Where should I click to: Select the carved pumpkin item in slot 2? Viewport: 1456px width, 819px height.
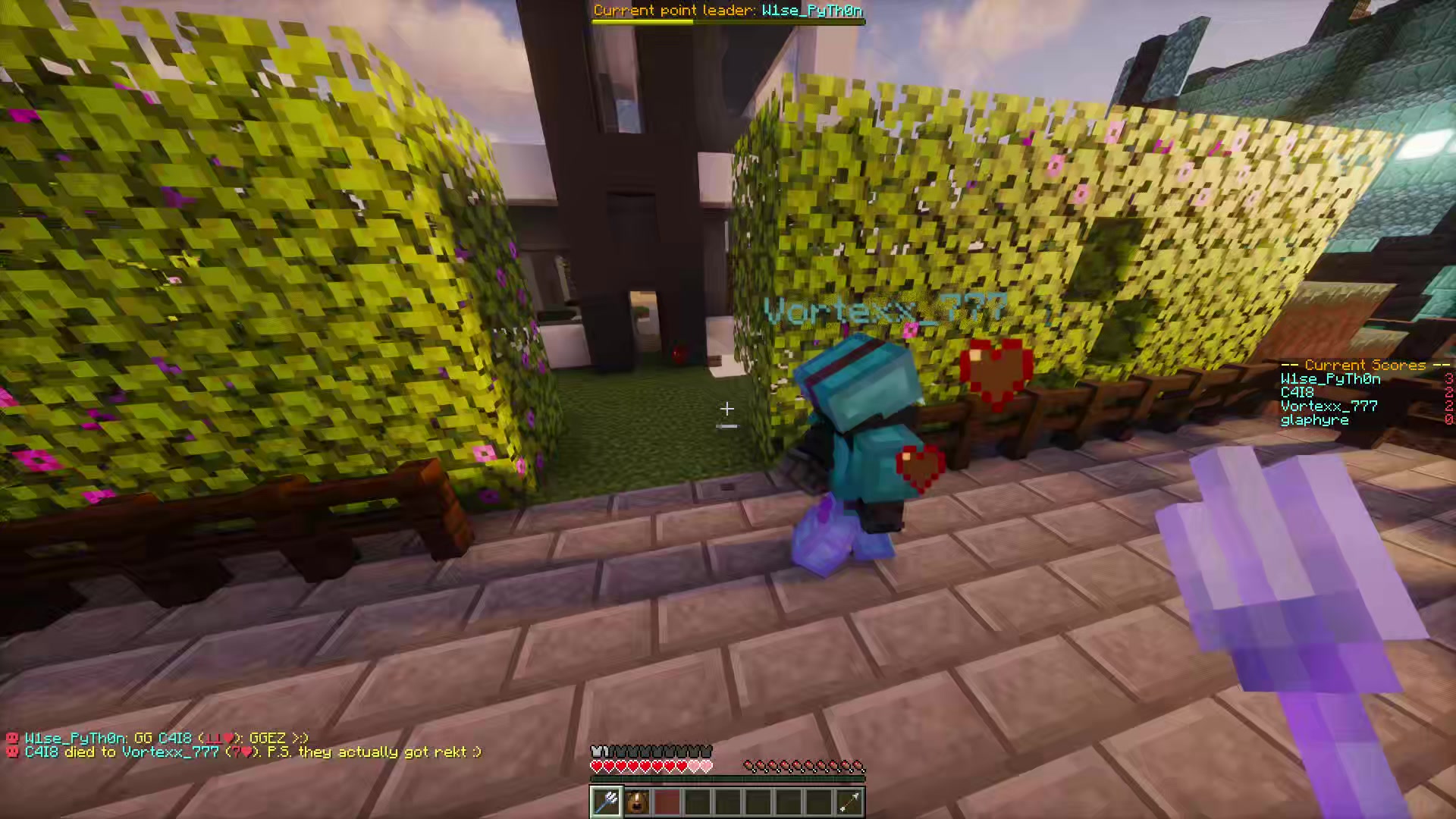pos(638,802)
